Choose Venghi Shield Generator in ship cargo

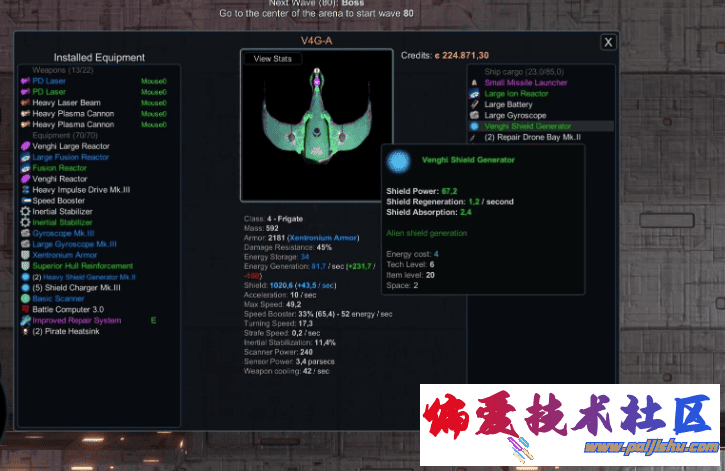pos(528,126)
